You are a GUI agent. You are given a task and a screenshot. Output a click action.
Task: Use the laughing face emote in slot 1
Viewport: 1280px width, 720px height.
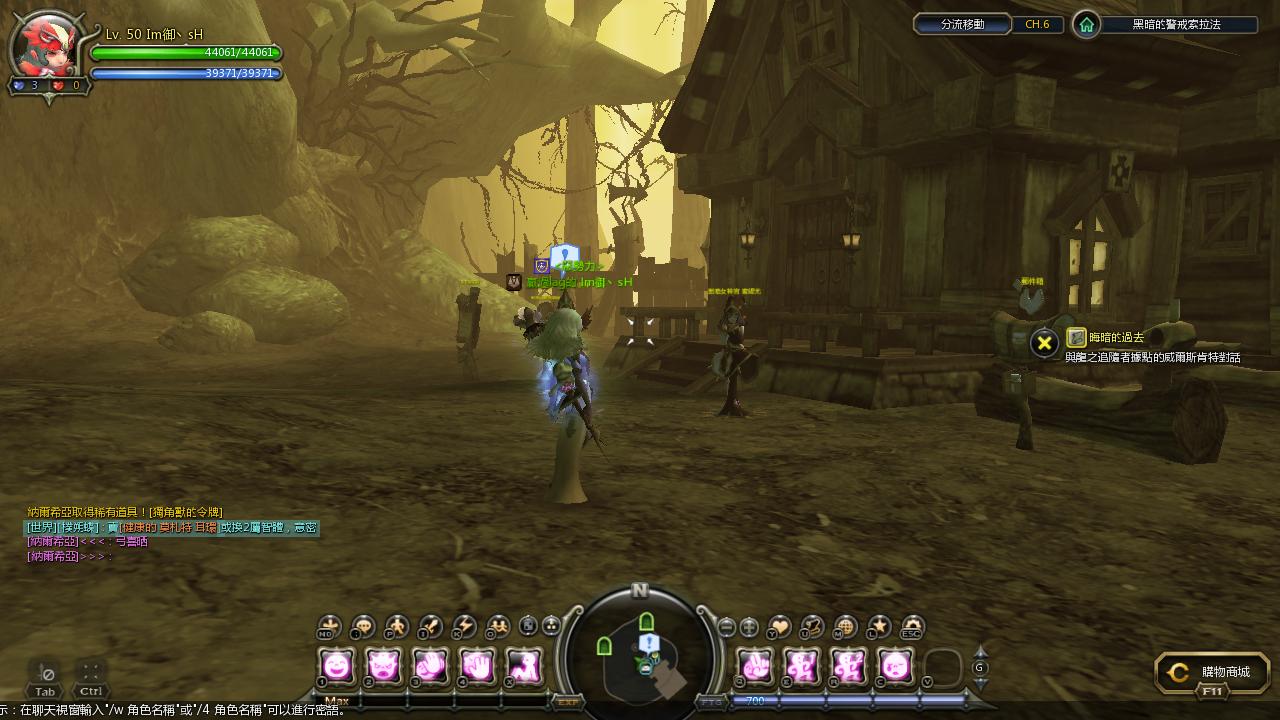(x=337, y=665)
